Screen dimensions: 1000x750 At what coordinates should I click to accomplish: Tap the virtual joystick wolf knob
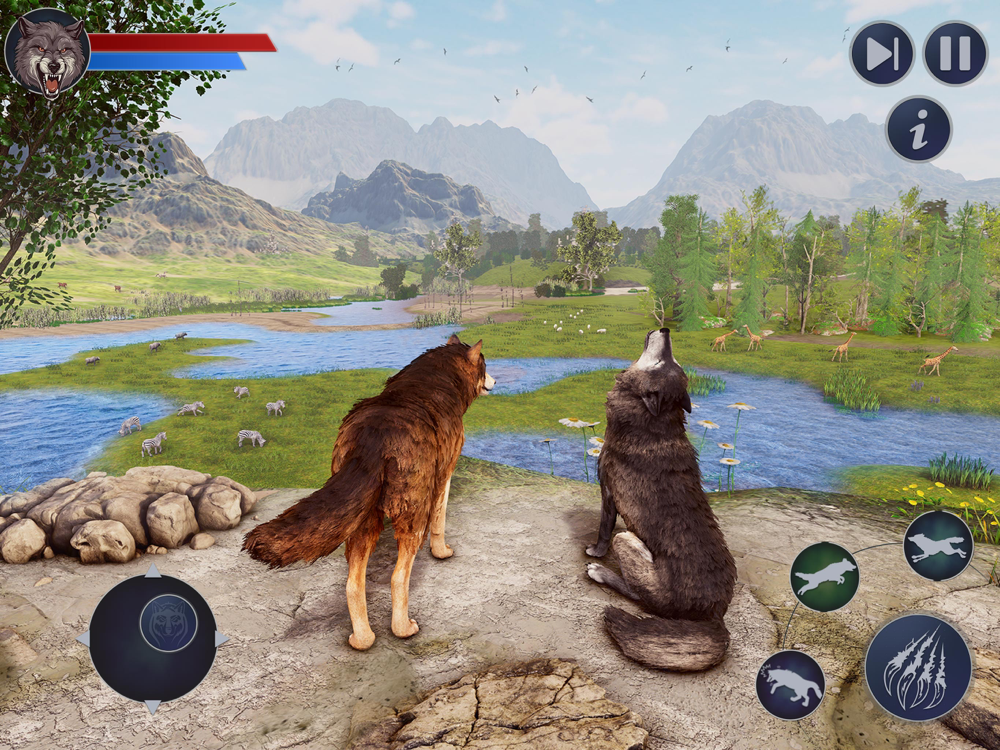coord(168,623)
